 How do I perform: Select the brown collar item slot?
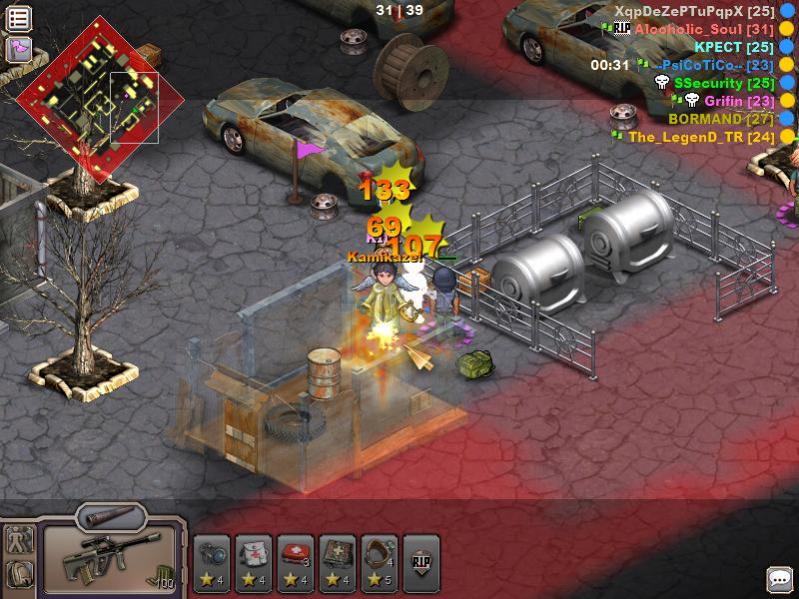(380, 563)
